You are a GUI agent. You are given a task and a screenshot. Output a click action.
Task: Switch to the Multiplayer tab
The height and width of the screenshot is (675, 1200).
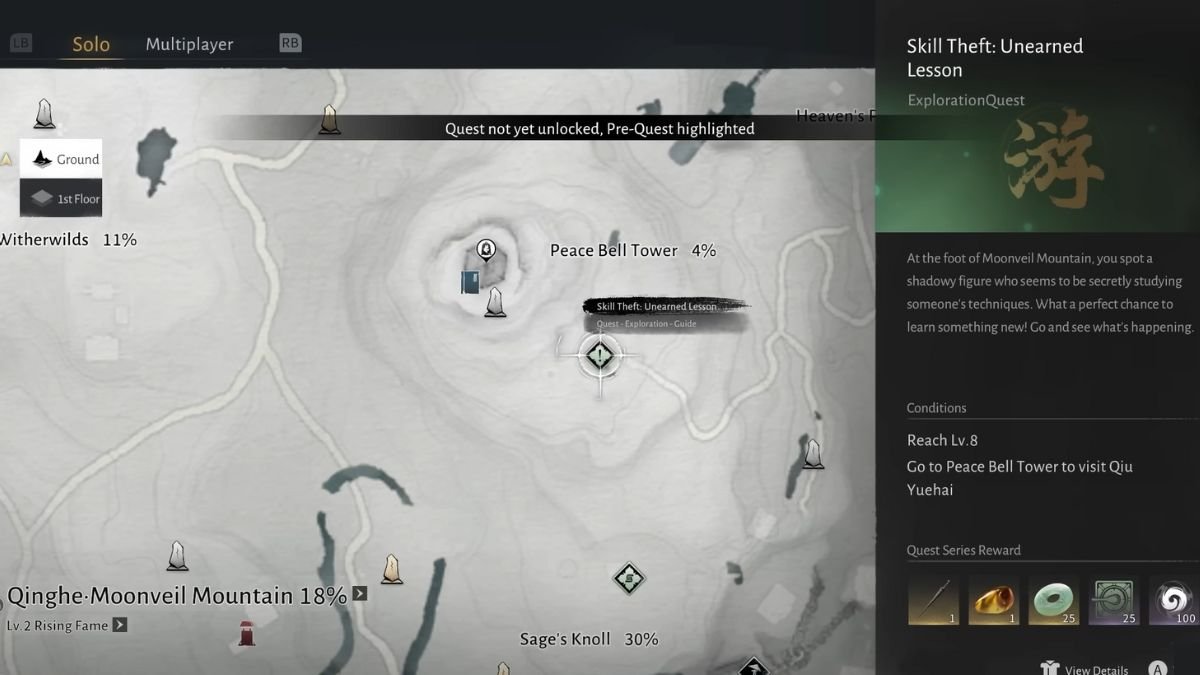coord(189,44)
